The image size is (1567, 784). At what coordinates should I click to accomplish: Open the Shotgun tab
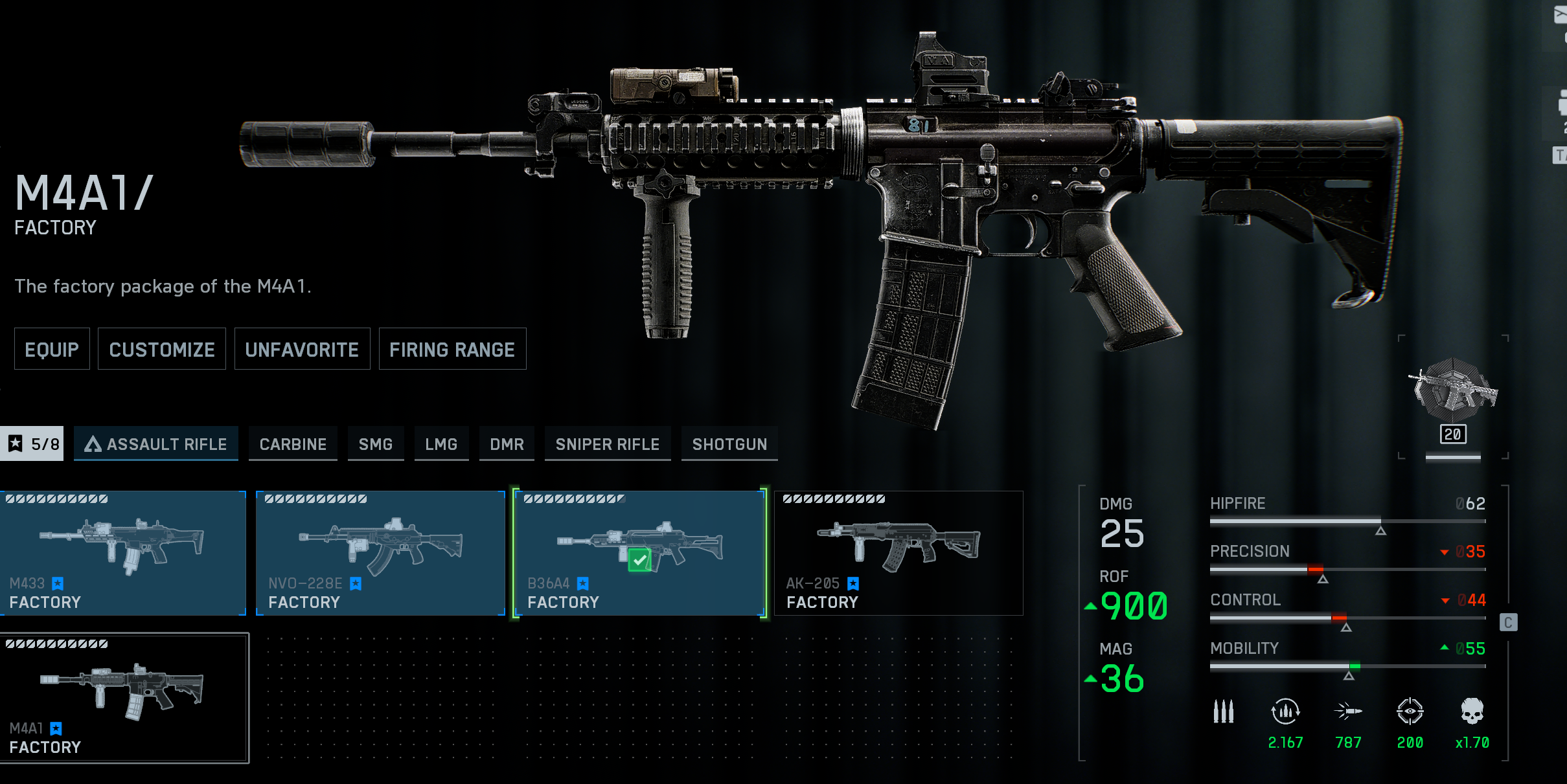click(x=729, y=444)
